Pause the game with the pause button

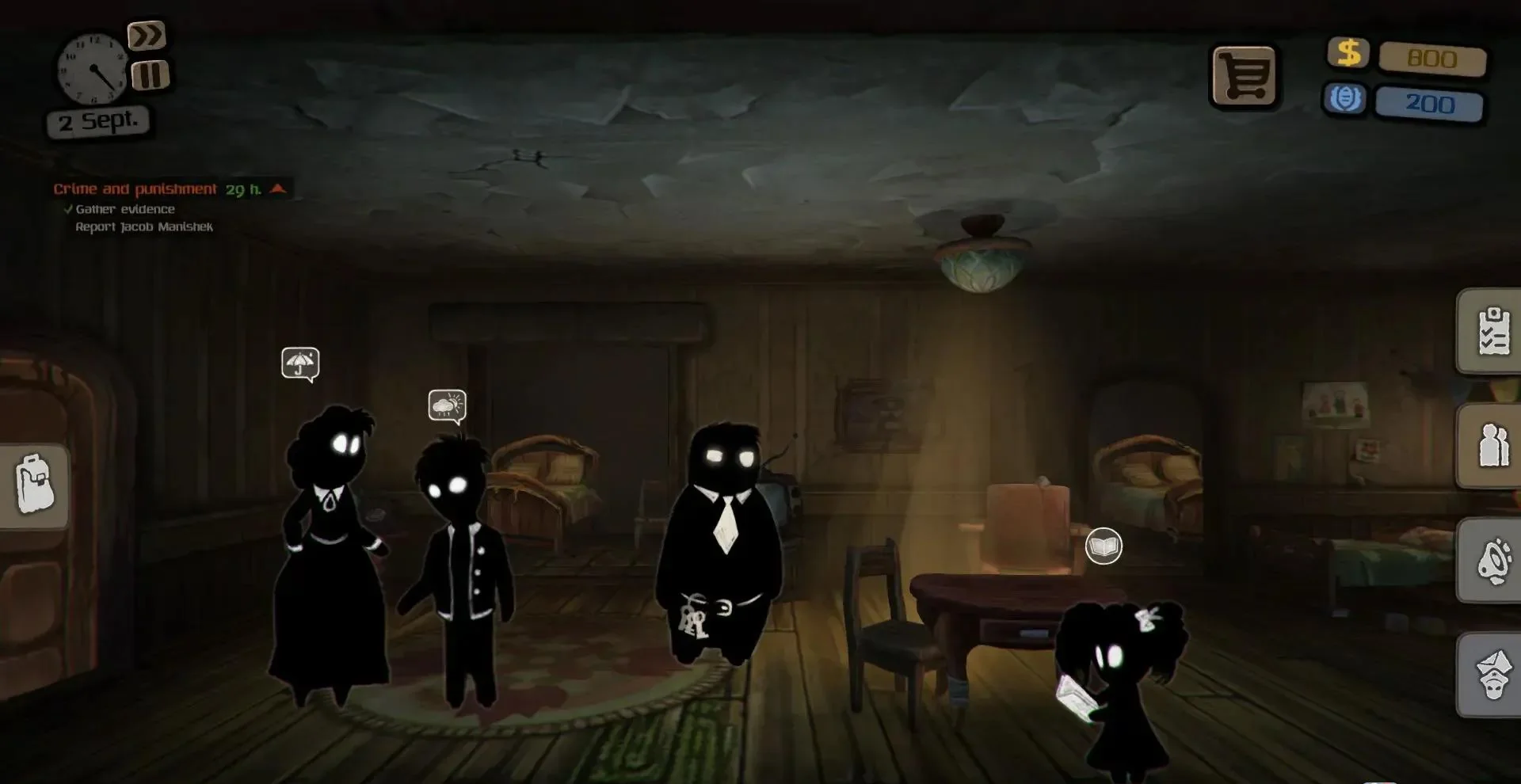(147, 76)
